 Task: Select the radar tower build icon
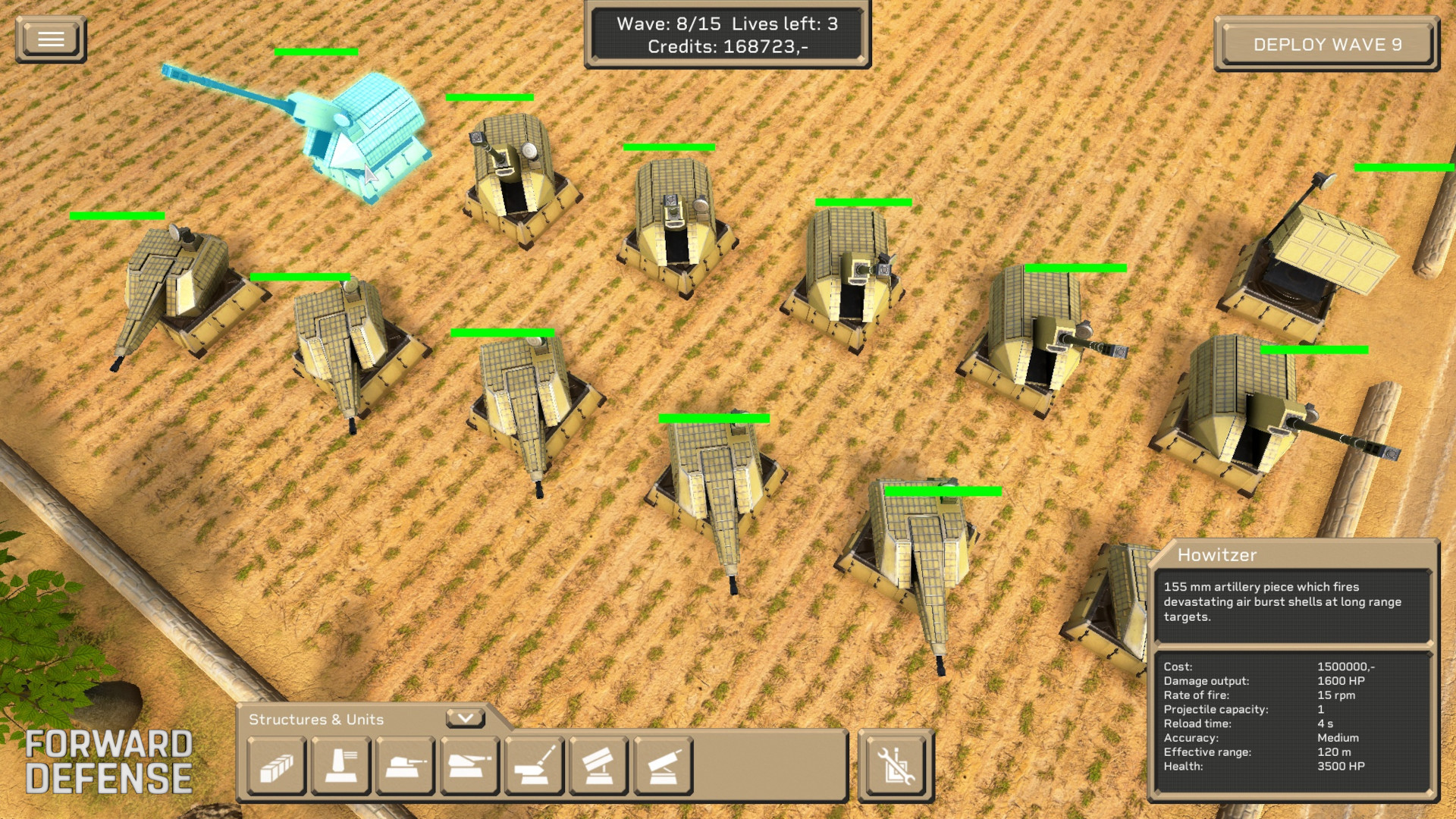point(340,767)
